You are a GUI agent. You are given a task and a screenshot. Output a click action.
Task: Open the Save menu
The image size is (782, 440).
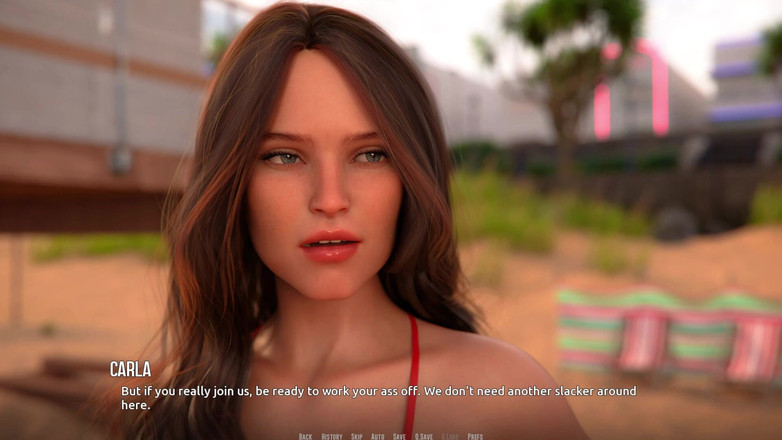[399, 436]
